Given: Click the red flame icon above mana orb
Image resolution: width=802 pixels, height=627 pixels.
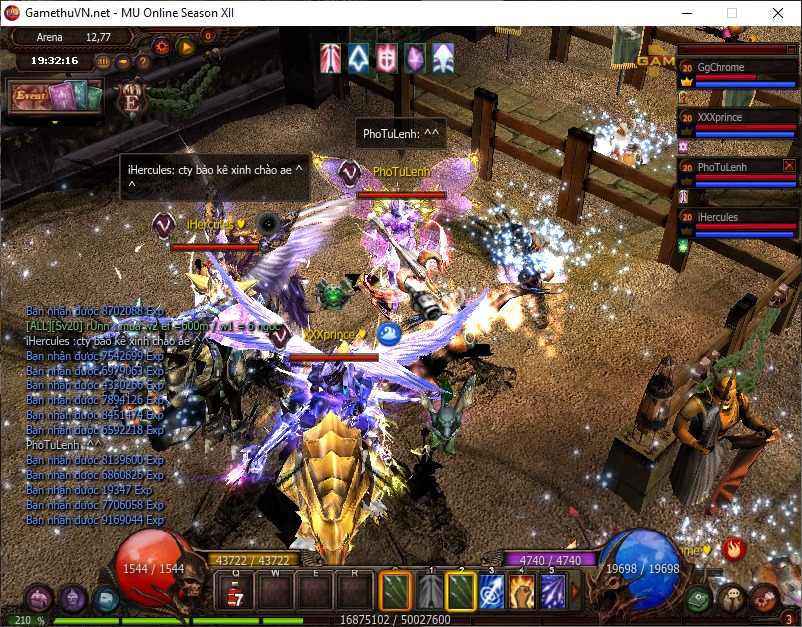Looking at the screenshot, I should click(x=735, y=548).
